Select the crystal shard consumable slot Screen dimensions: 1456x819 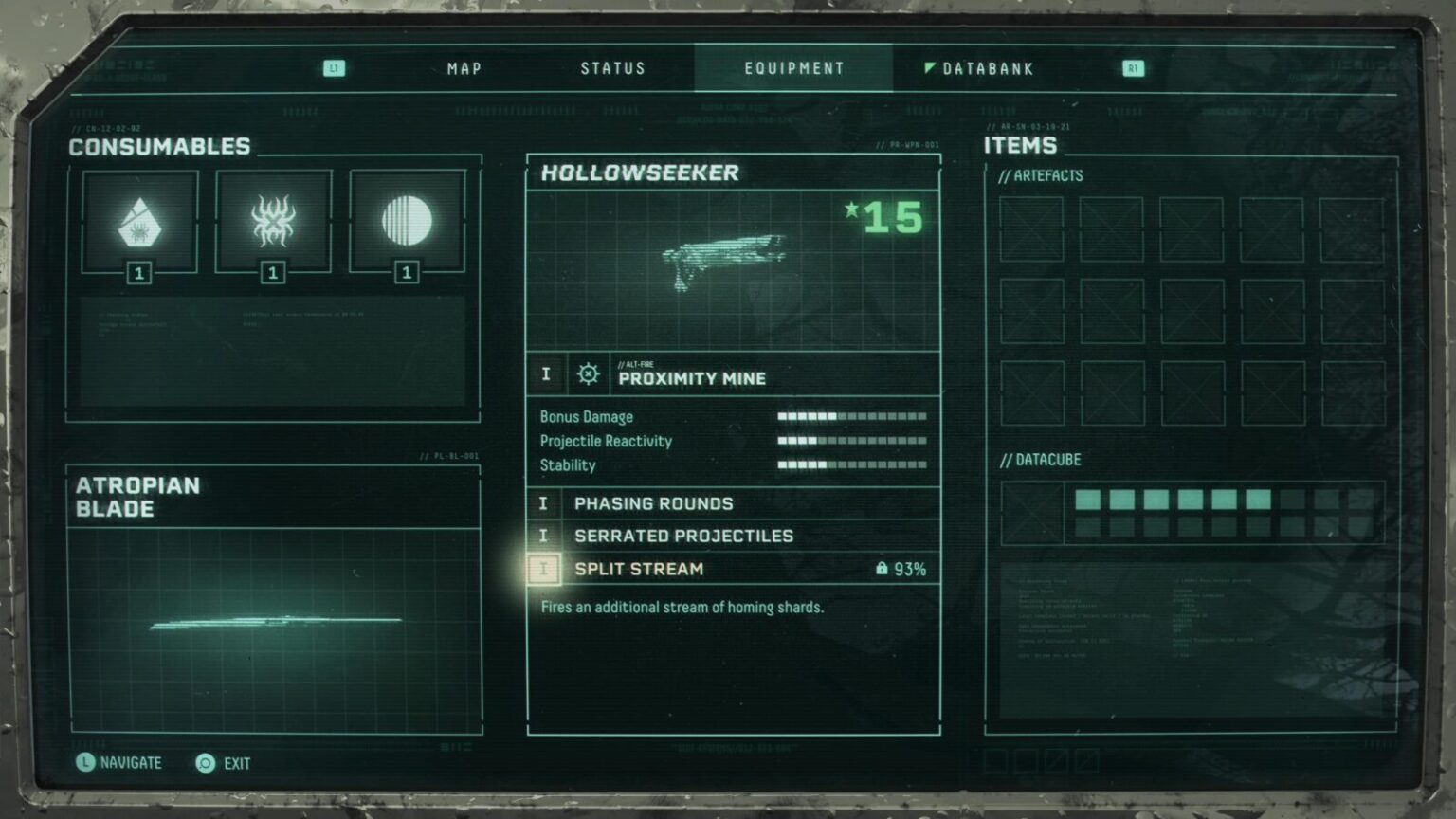[x=139, y=222]
